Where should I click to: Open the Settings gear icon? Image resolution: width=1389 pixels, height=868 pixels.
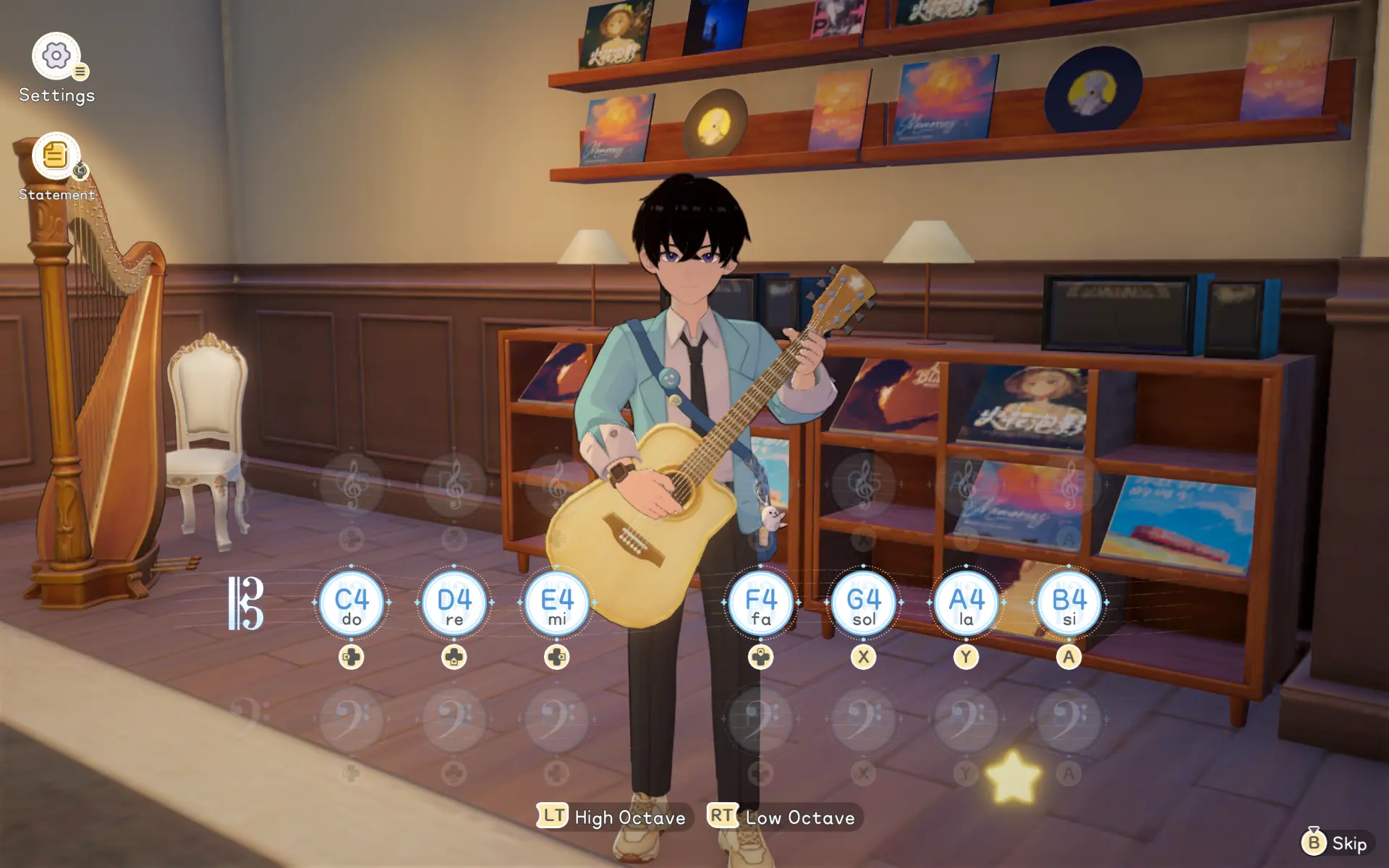pyautogui.click(x=56, y=56)
